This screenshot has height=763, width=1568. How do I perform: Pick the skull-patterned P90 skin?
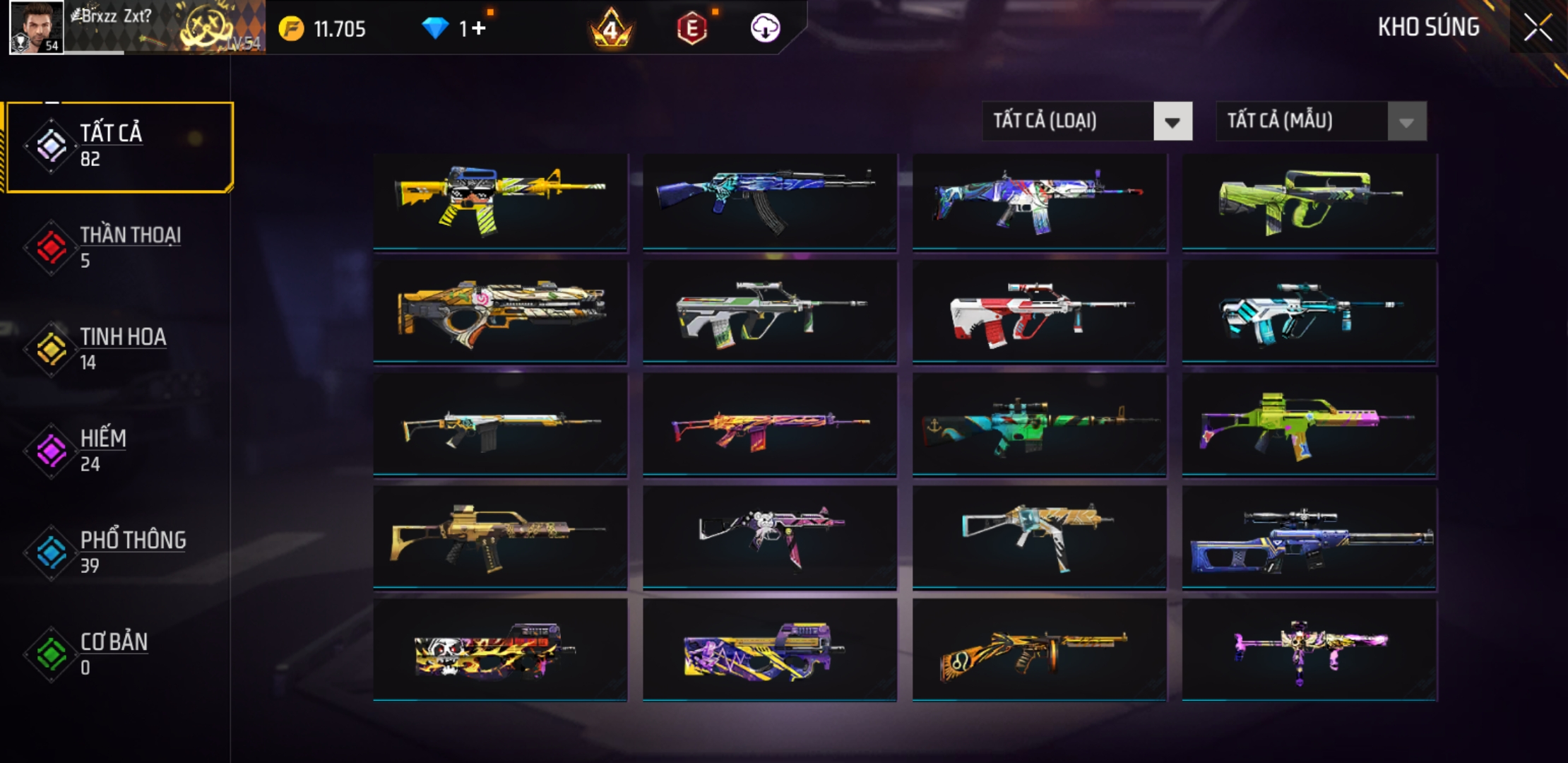point(500,649)
